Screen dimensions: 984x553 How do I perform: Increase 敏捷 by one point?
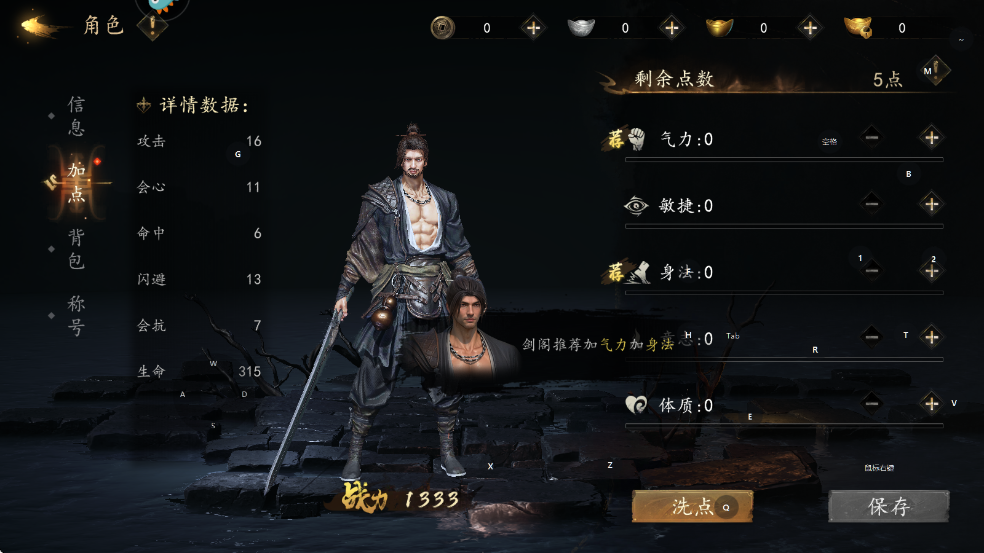tap(931, 204)
